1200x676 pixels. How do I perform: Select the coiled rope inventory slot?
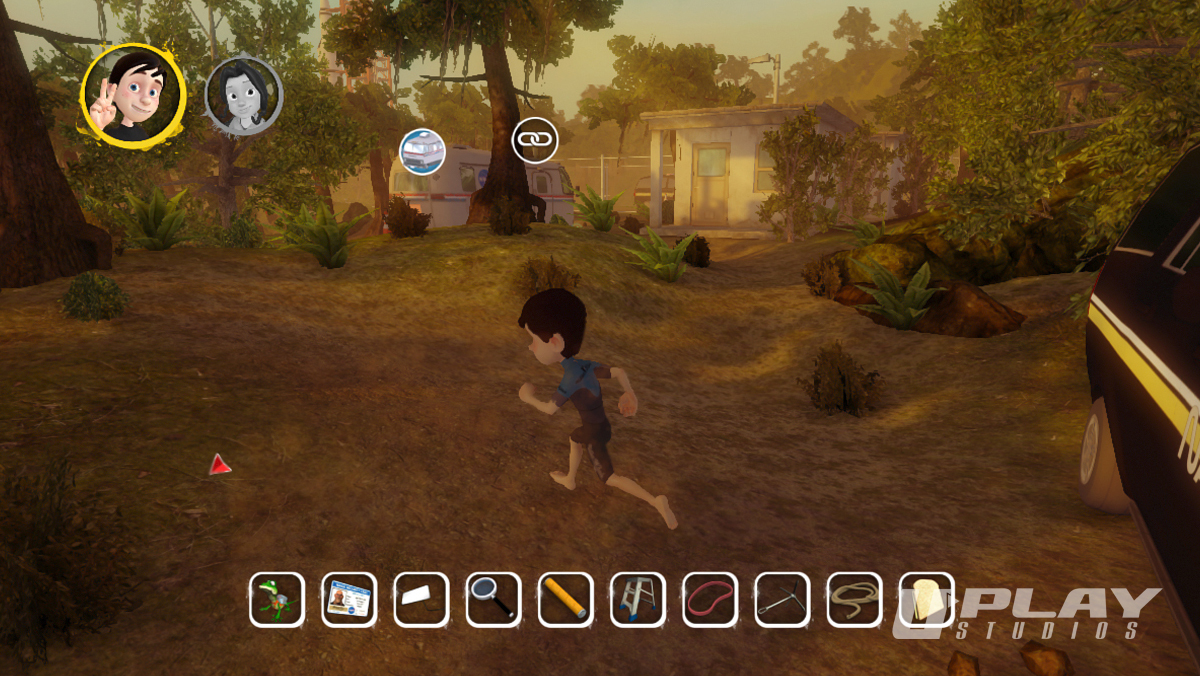point(854,599)
